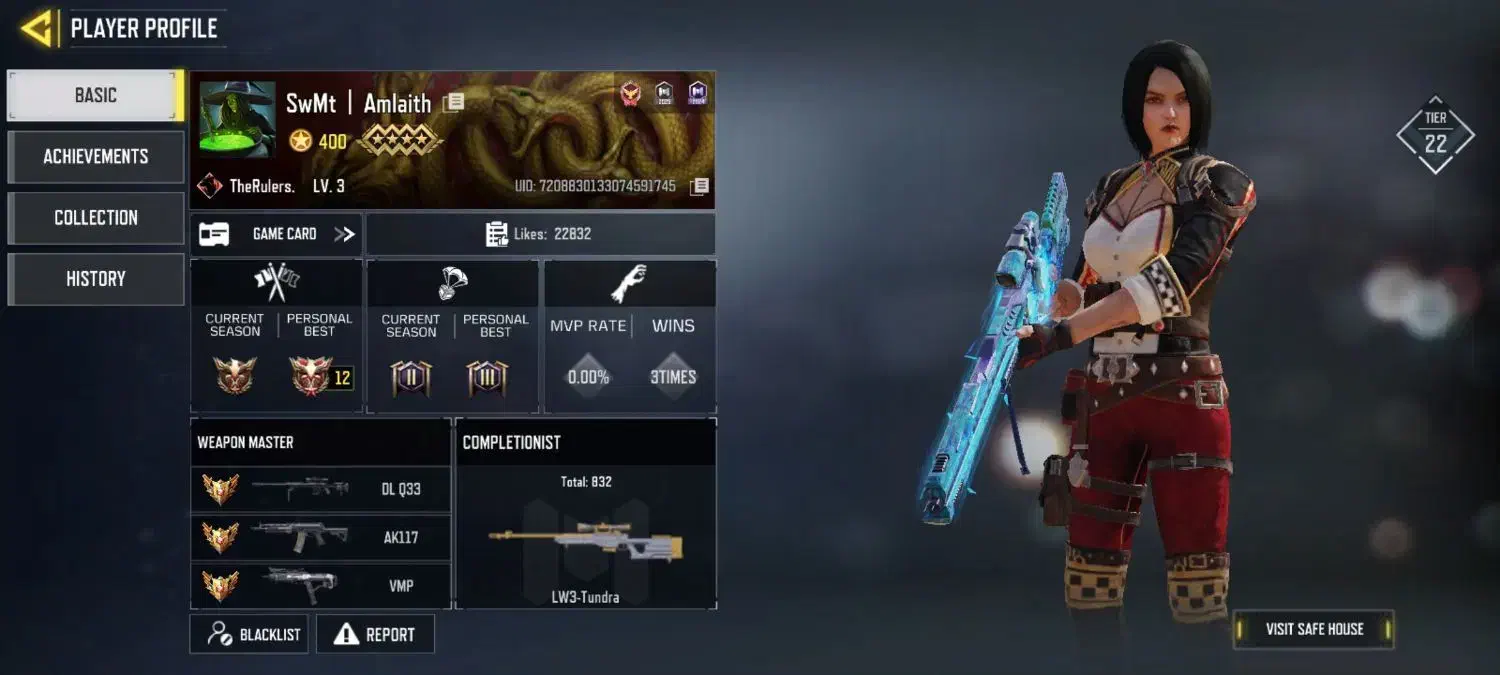Open the Tier 22 badge
This screenshot has height=675, width=1500.
[1435, 135]
